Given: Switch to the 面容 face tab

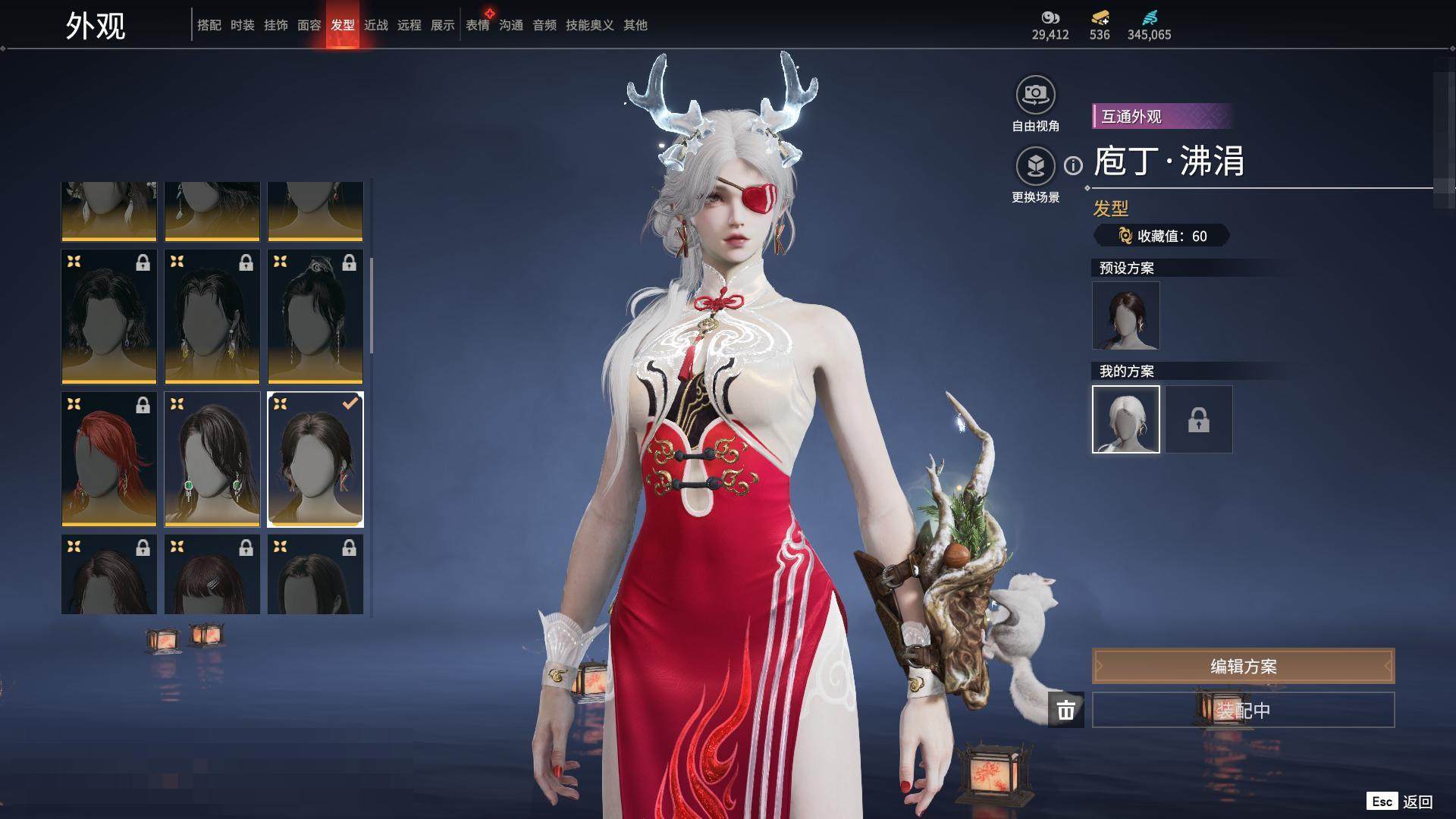Looking at the screenshot, I should pos(309,25).
